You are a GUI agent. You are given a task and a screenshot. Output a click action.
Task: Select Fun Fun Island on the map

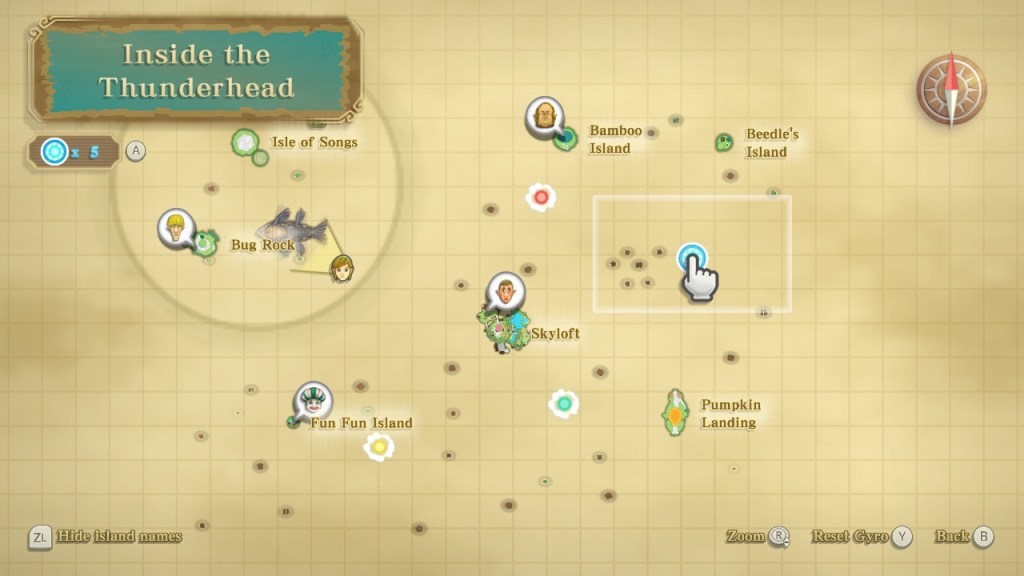point(296,423)
